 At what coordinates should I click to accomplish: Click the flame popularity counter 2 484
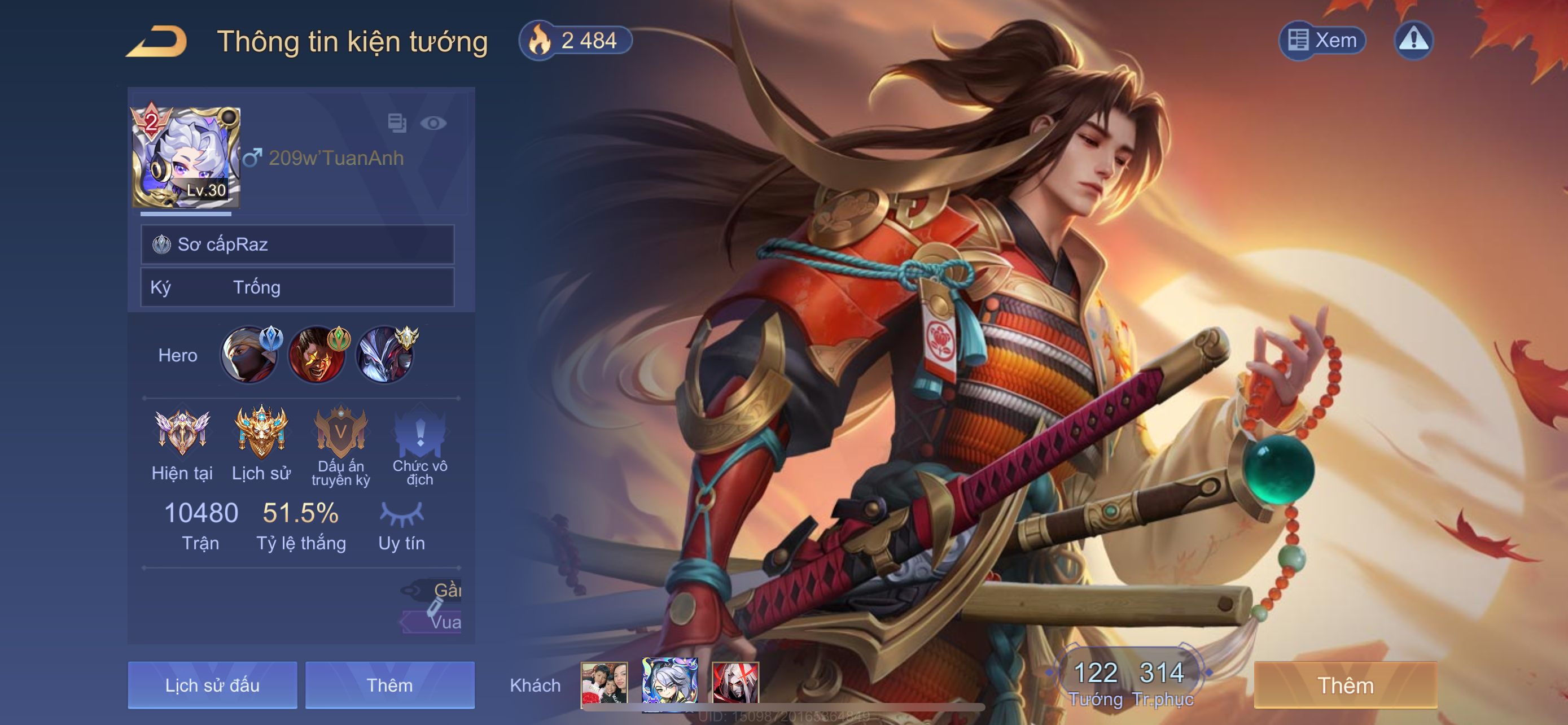click(575, 41)
